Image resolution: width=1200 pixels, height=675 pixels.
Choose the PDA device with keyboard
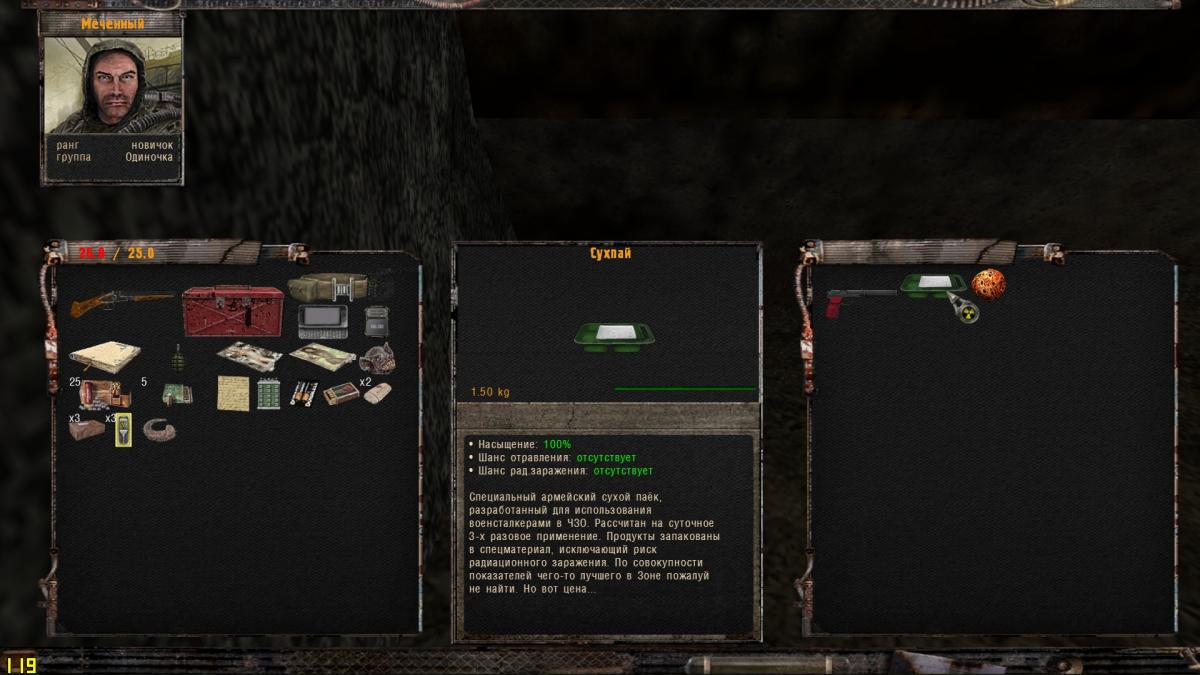coord(322,322)
